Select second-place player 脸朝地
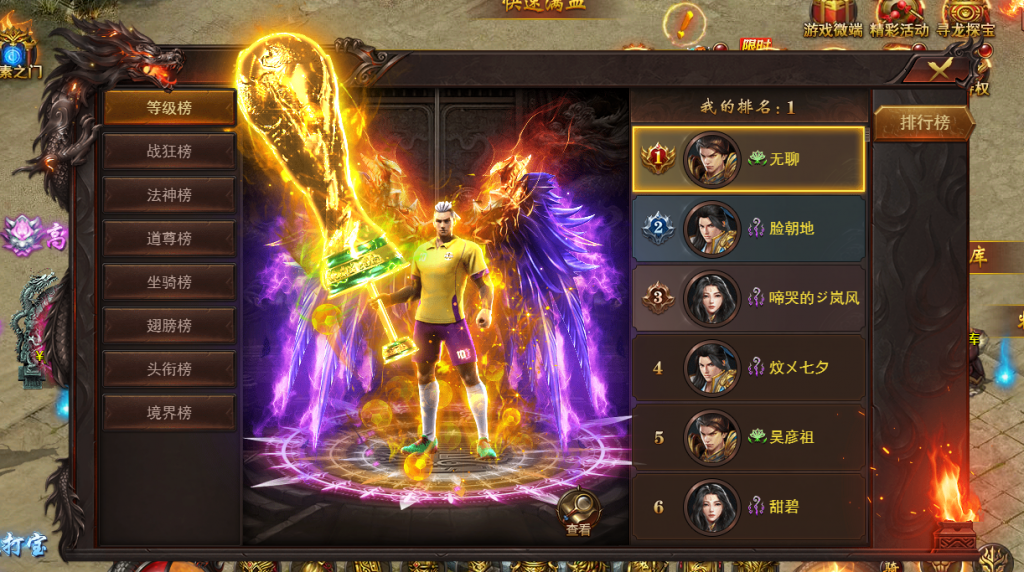Image resolution: width=1024 pixels, height=572 pixels. 748,228
